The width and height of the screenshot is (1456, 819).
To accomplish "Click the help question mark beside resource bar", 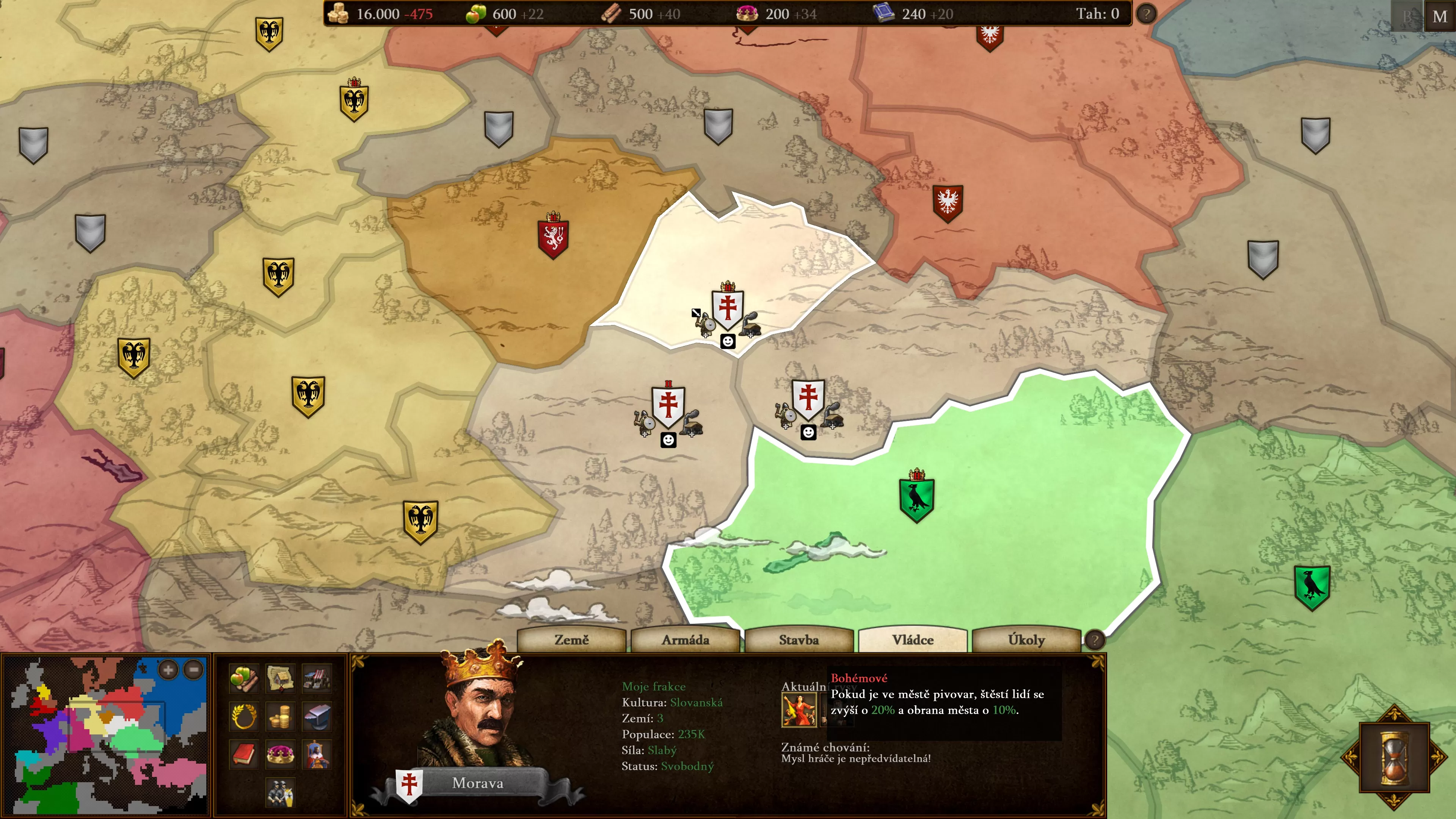I will pos(1146,14).
